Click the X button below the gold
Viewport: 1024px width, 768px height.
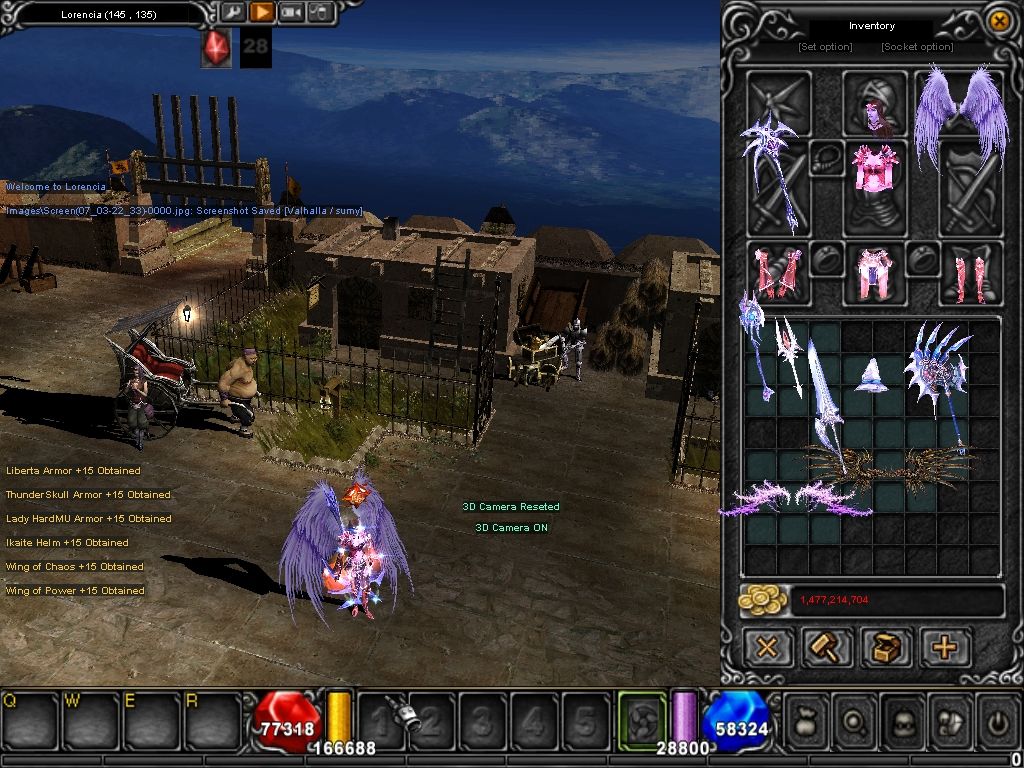tap(767, 647)
